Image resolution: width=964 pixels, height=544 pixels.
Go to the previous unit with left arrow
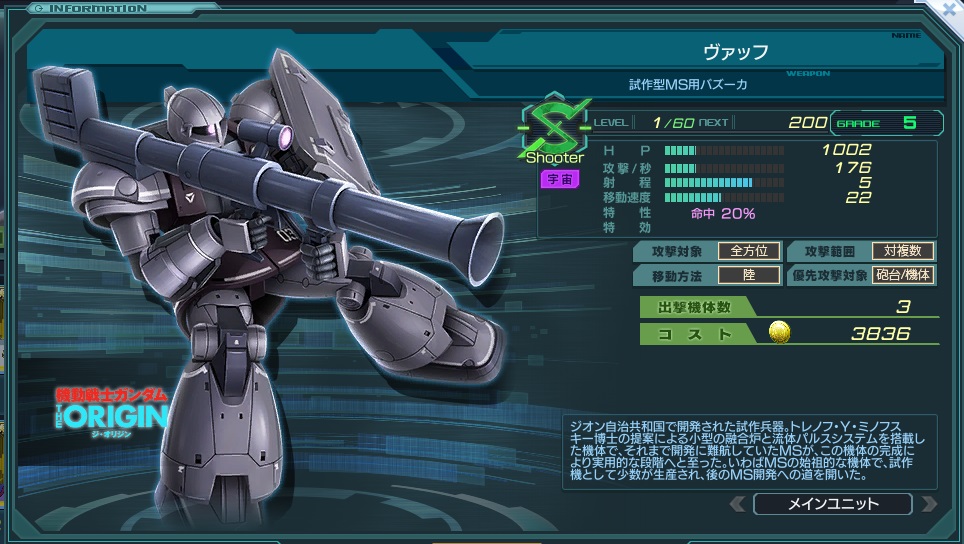pyautogui.click(x=738, y=503)
